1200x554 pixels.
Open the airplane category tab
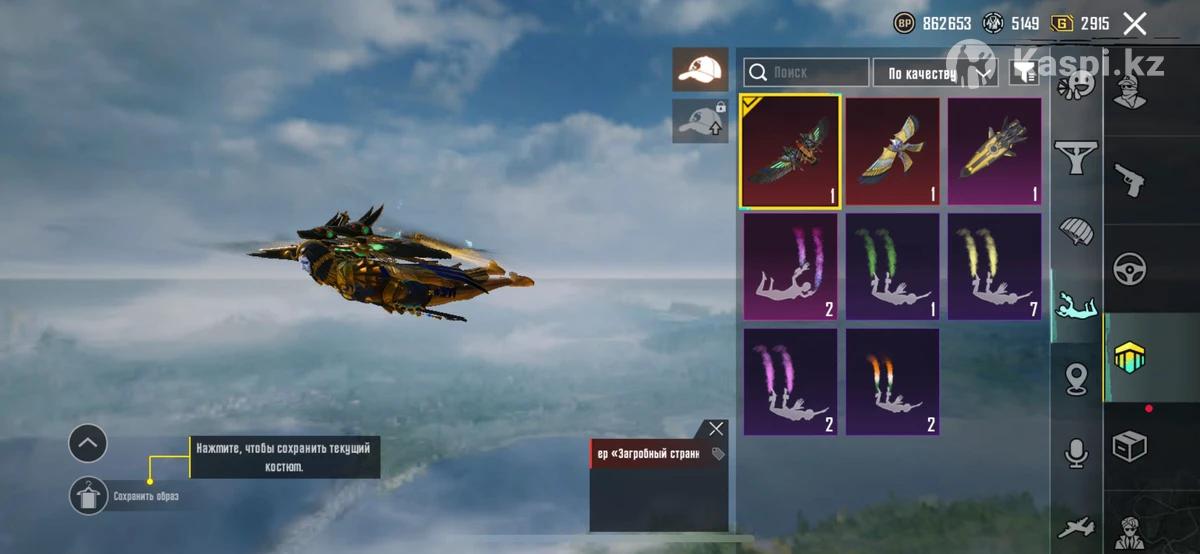(x=1076, y=527)
